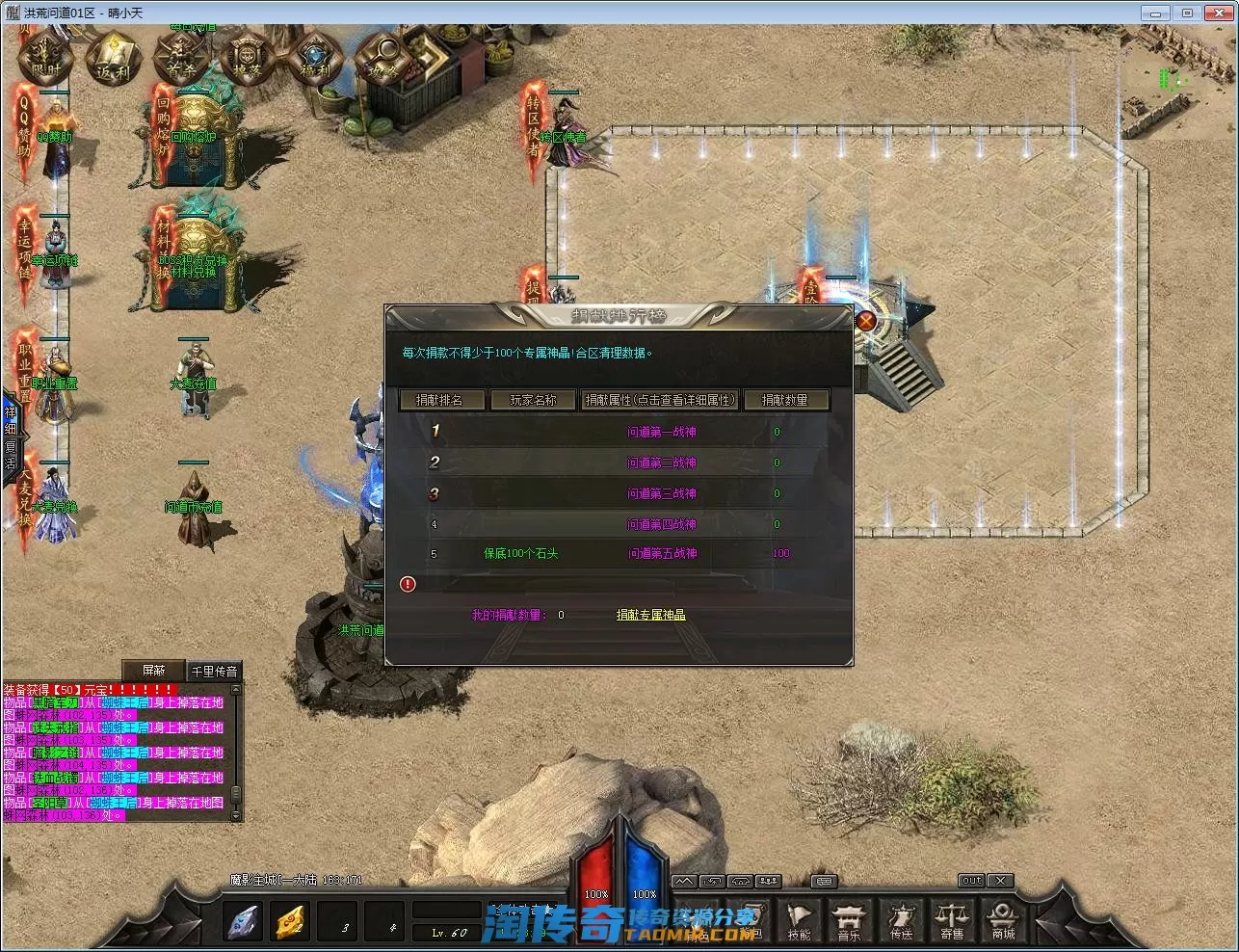Switch to the 屏蔽 chat tab

coord(154,671)
